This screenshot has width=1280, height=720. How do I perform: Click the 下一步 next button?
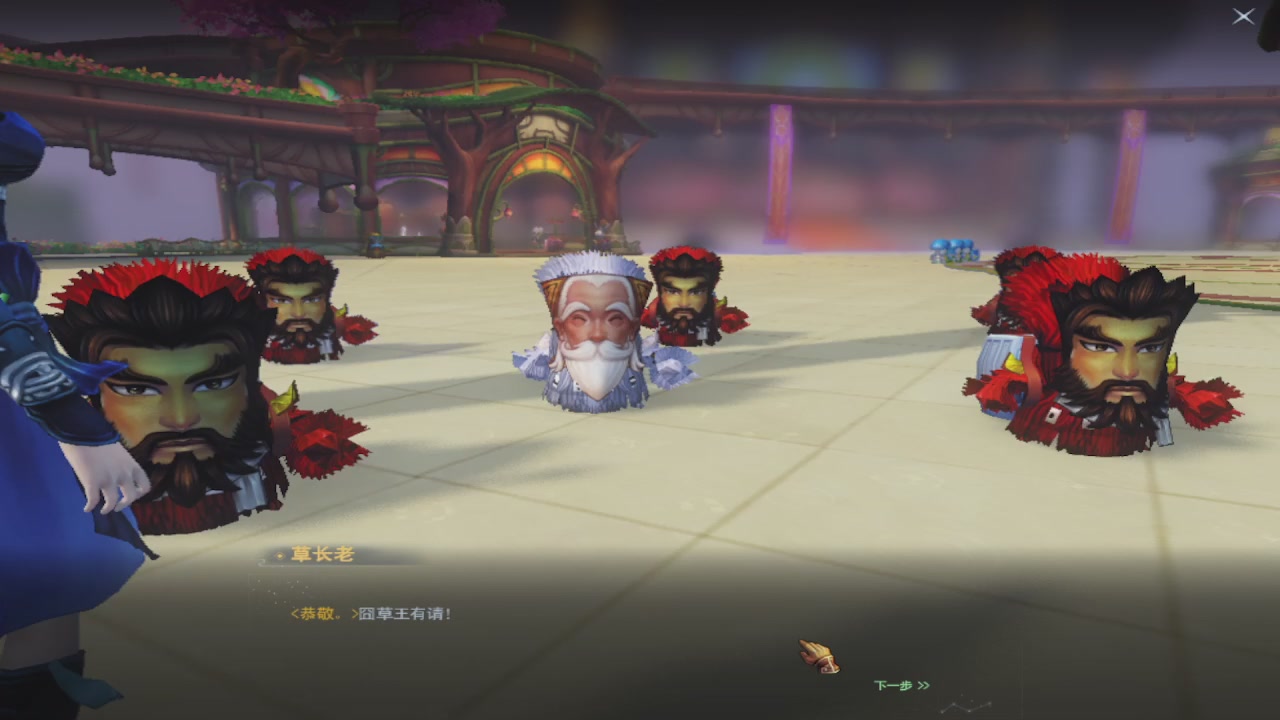(x=893, y=685)
